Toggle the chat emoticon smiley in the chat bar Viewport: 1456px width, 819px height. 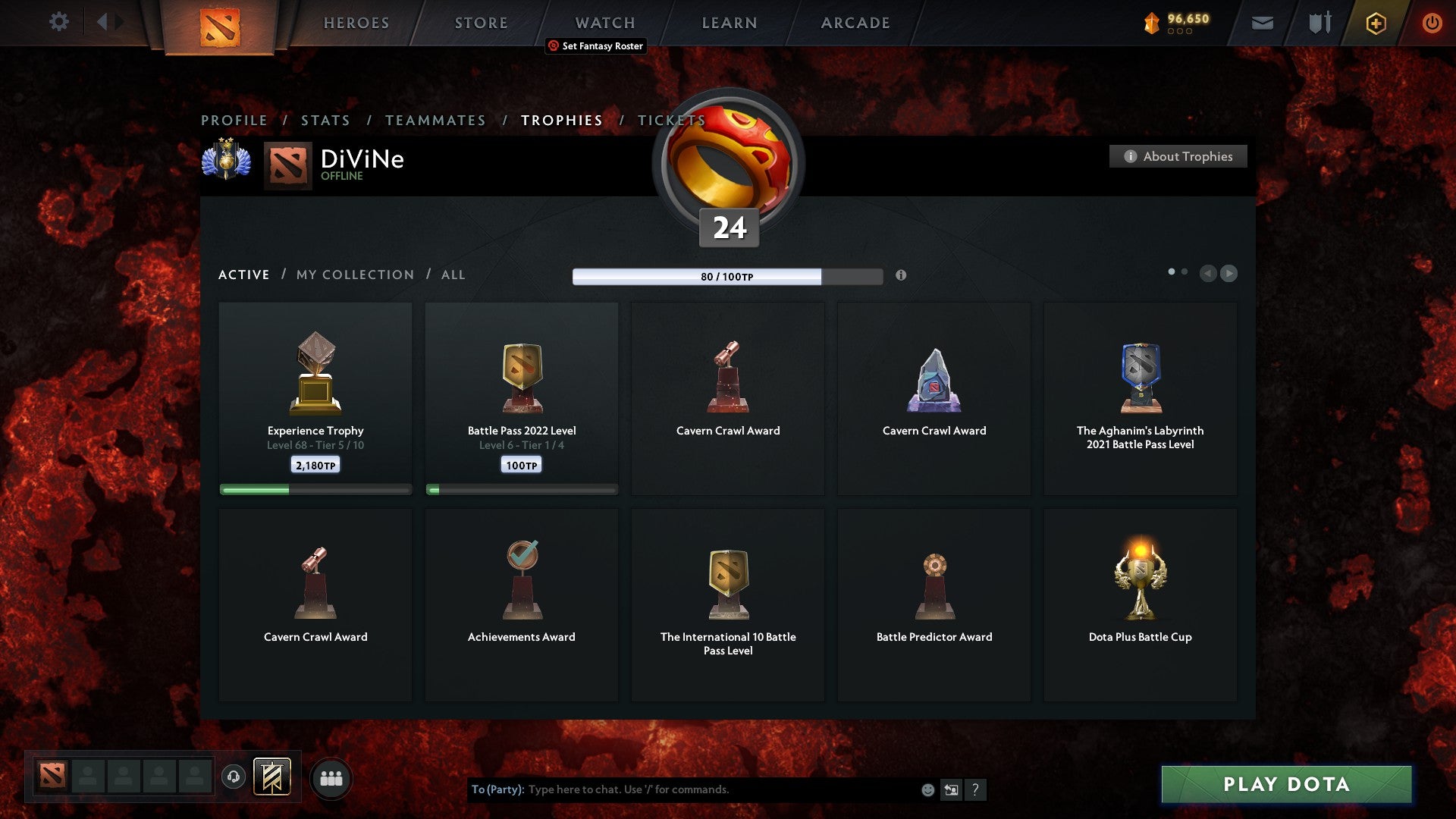point(927,789)
